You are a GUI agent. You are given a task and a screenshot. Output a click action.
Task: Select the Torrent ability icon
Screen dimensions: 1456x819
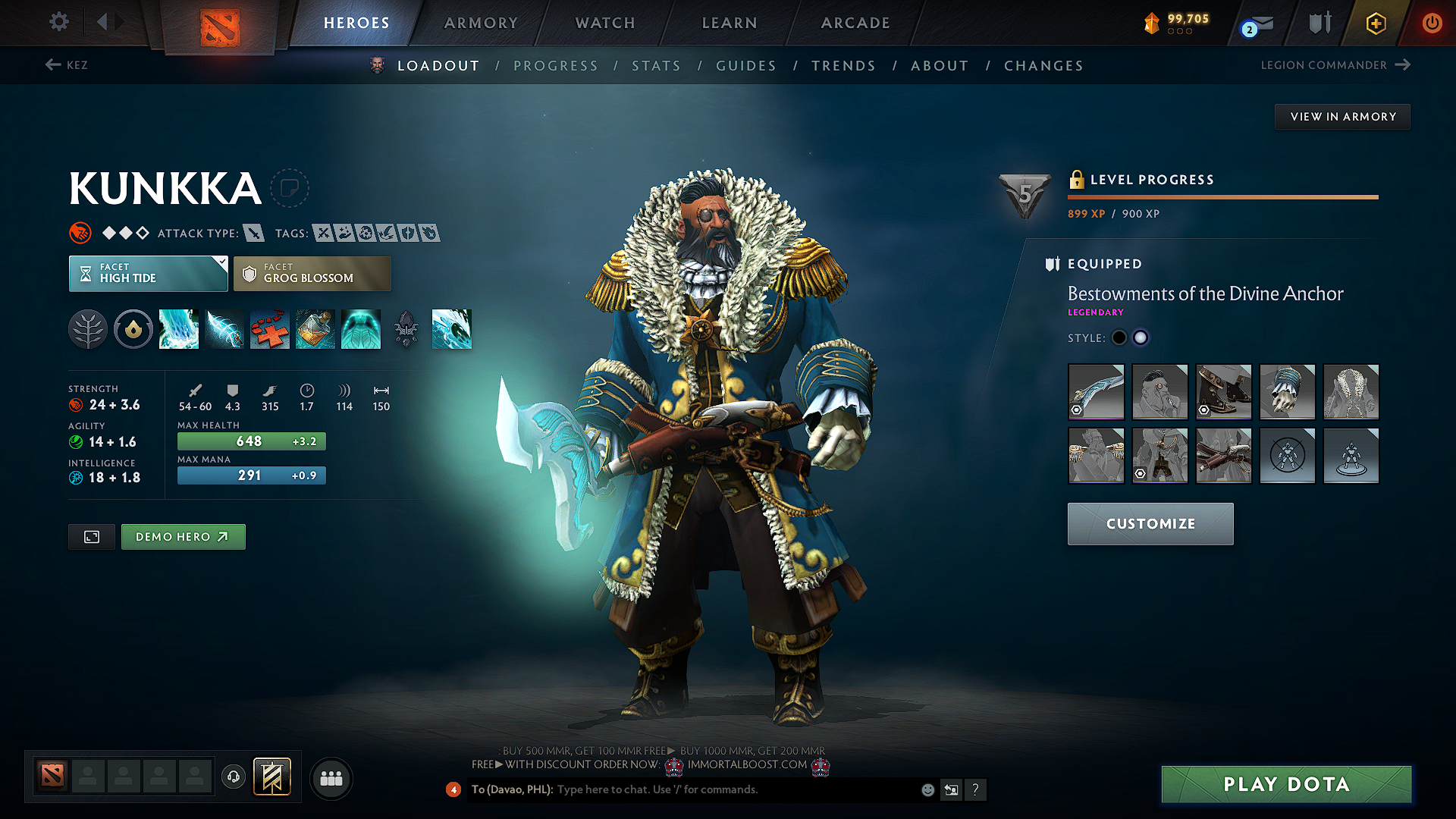tap(179, 329)
